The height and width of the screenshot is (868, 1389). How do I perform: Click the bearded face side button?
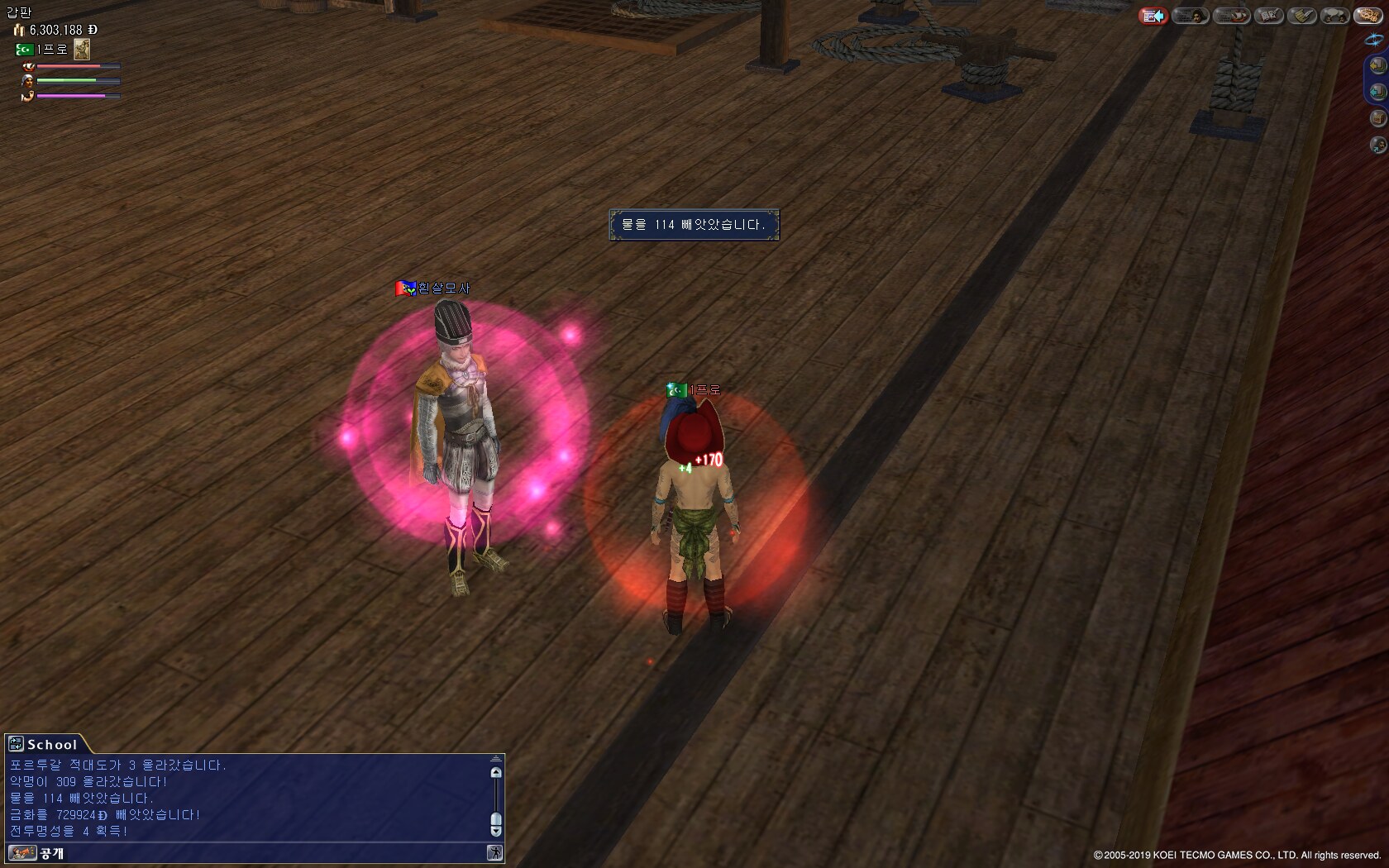coord(1377,145)
